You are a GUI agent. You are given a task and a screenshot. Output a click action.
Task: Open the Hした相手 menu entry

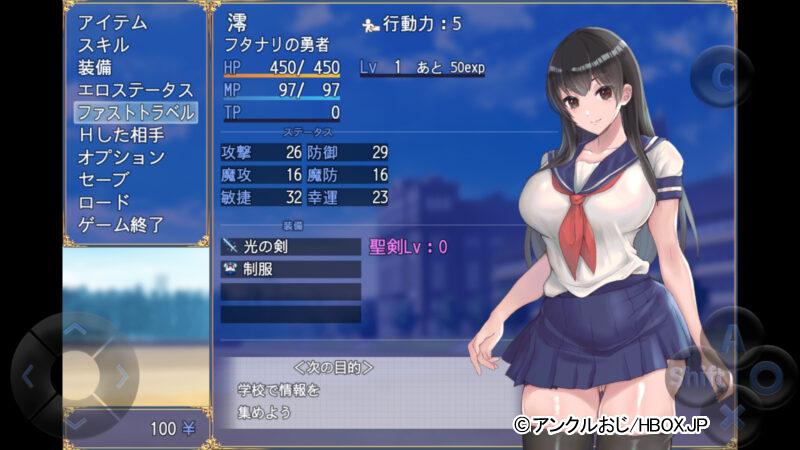coord(120,135)
